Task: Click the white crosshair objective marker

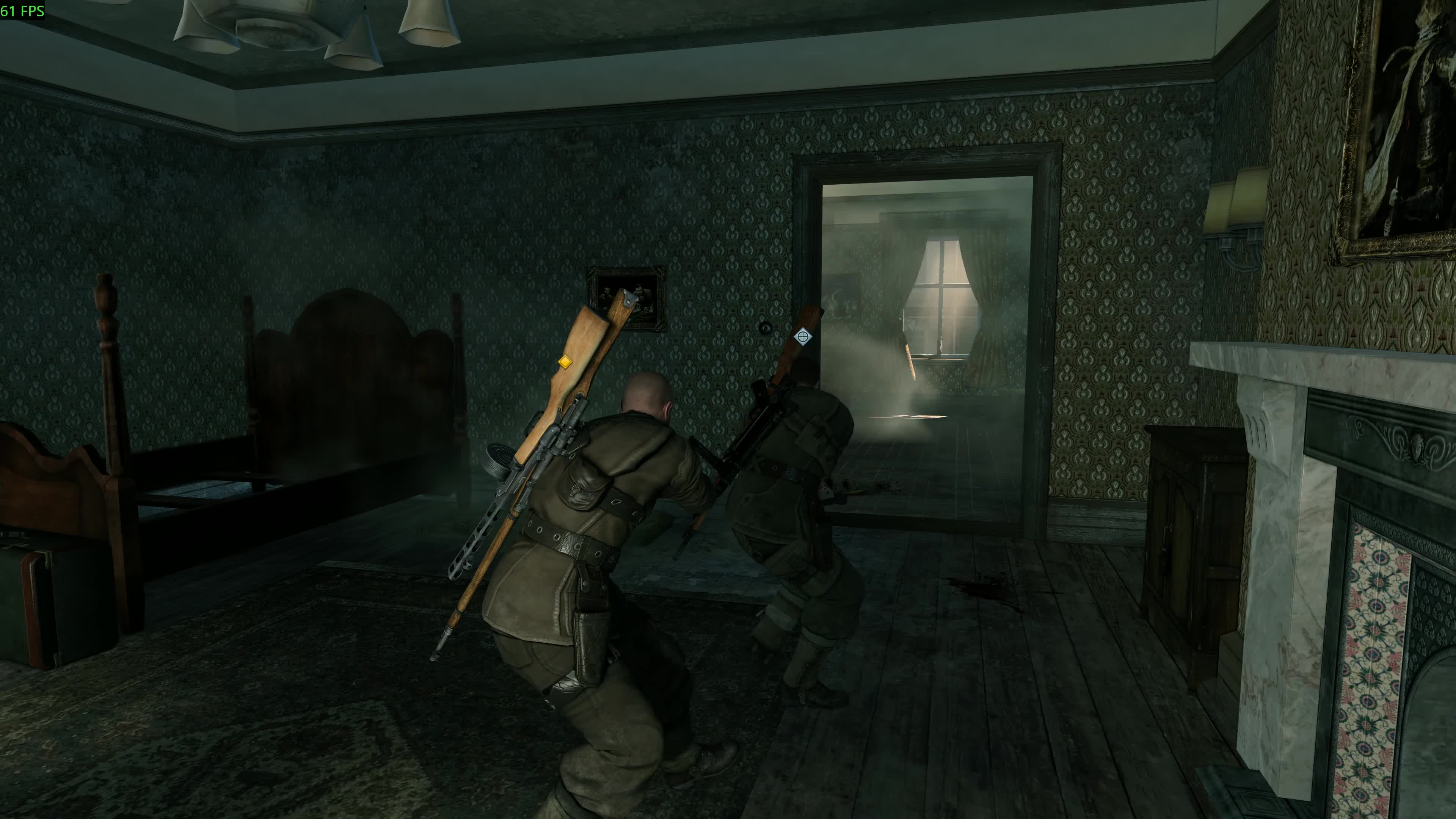Action: [x=802, y=337]
